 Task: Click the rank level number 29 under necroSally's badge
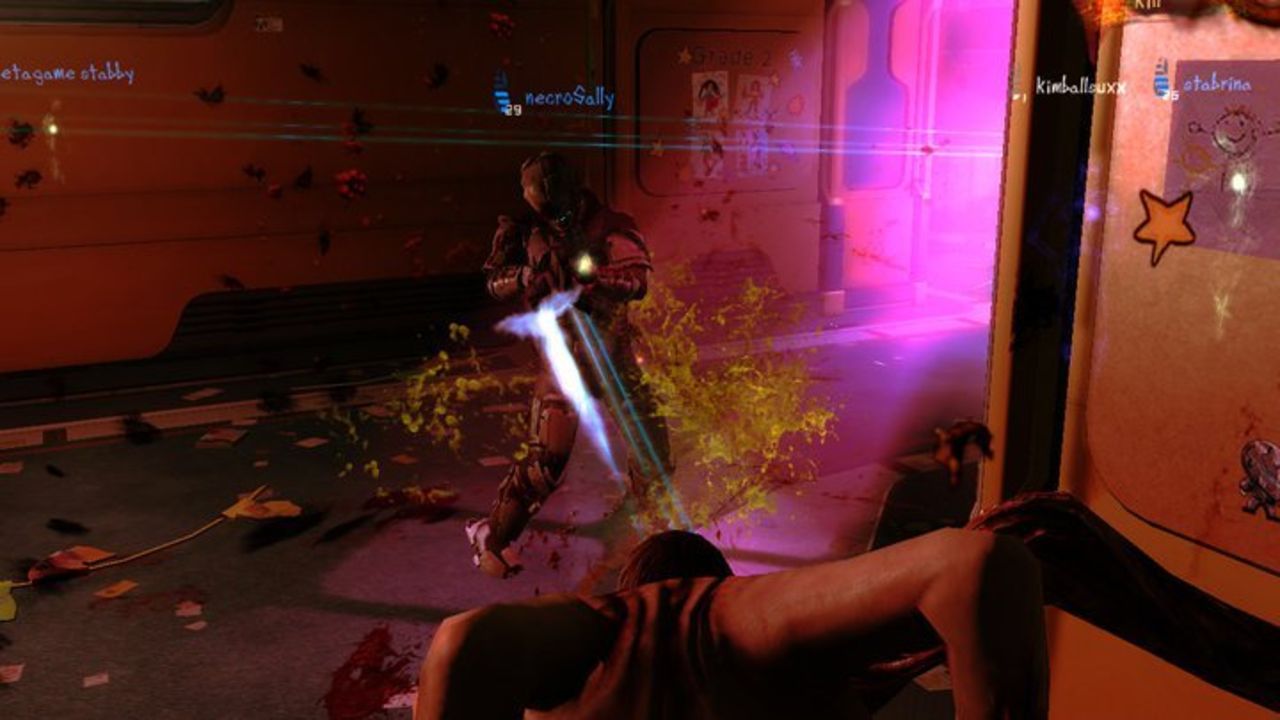coord(514,108)
